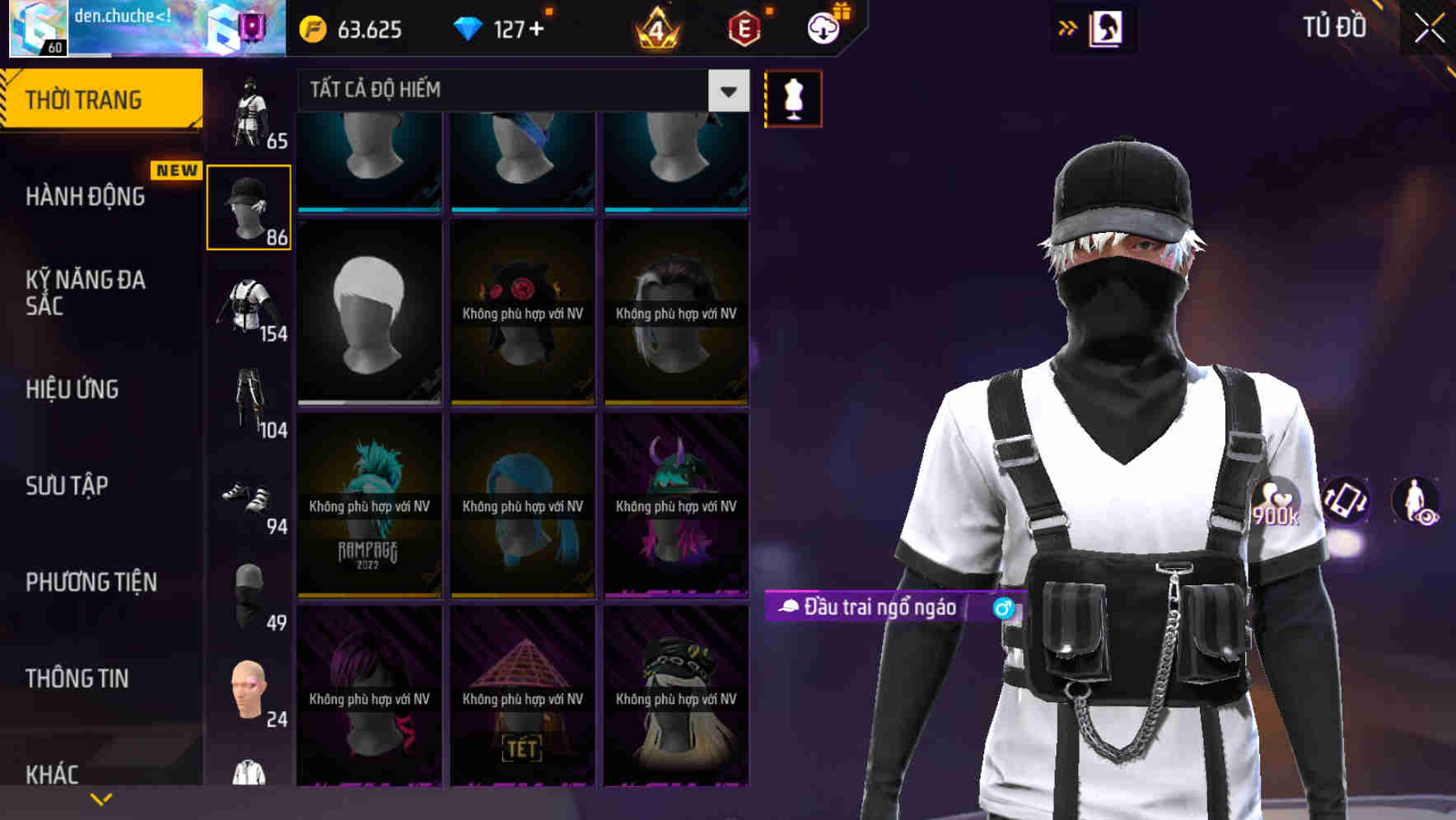Click the 900k likes icon on the character
Screen dimensions: 1456x820
point(1277,502)
